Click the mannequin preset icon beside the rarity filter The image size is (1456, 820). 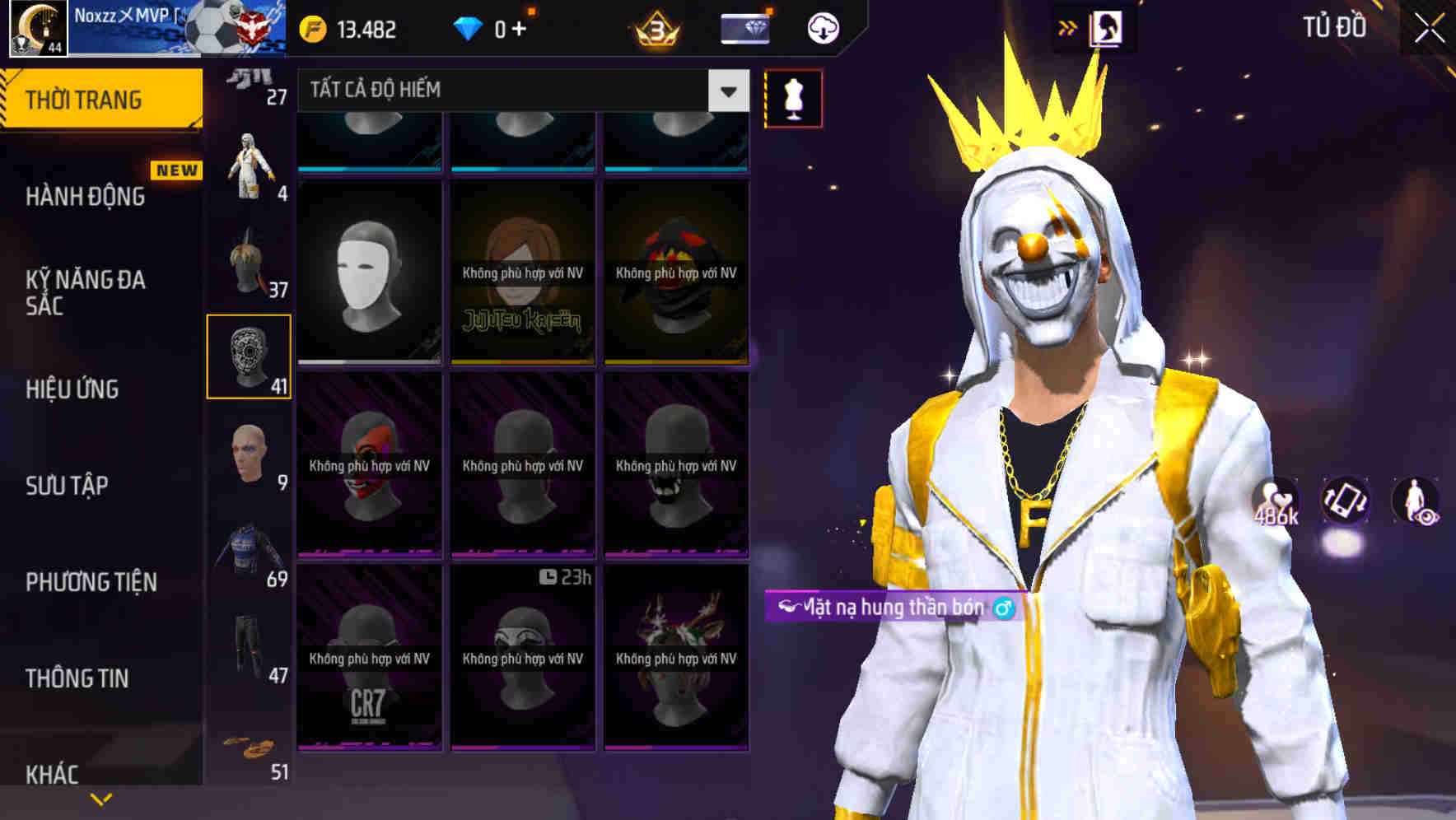point(793,97)
